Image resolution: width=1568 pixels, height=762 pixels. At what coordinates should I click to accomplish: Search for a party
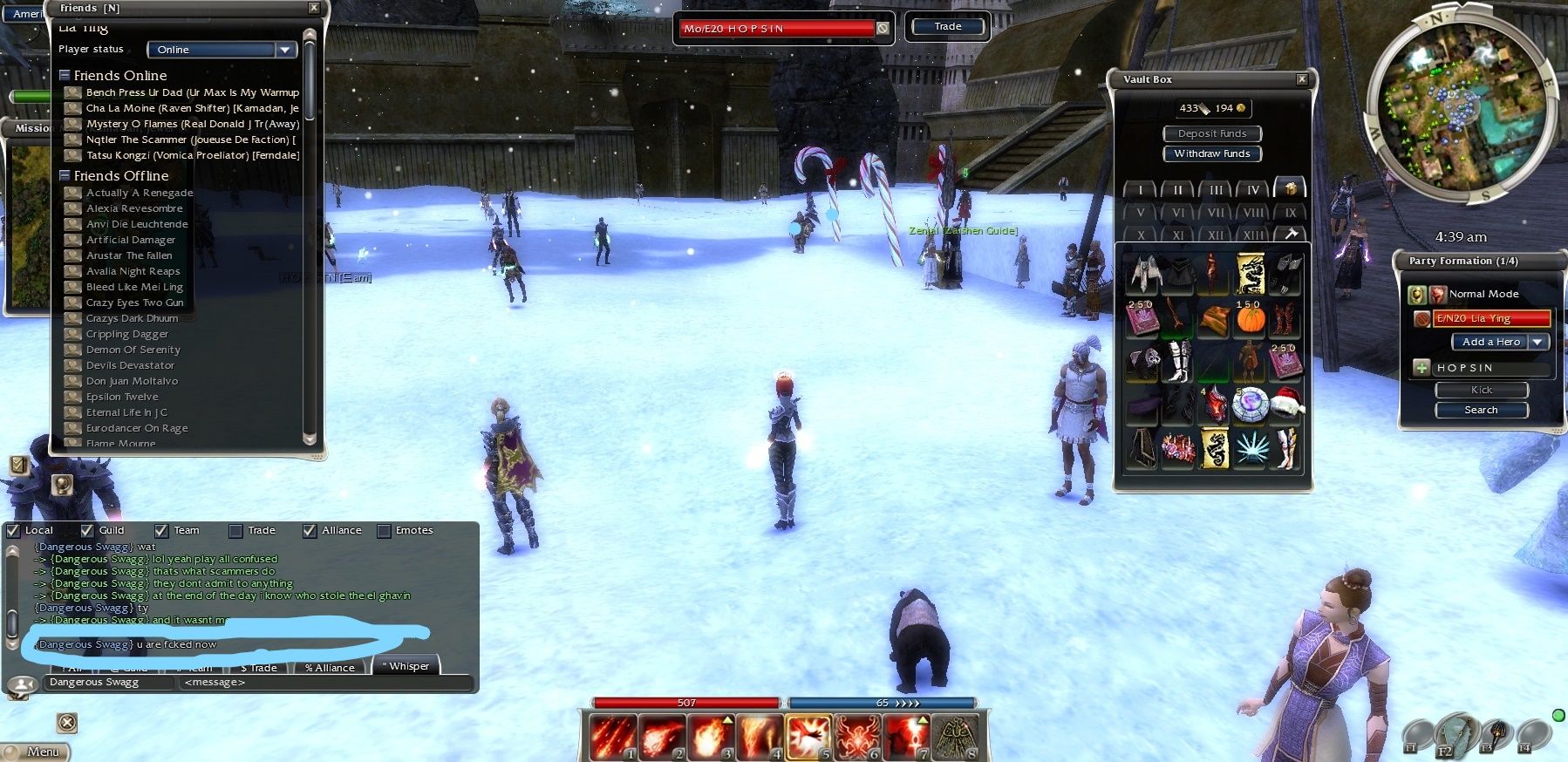[1481, 410]
